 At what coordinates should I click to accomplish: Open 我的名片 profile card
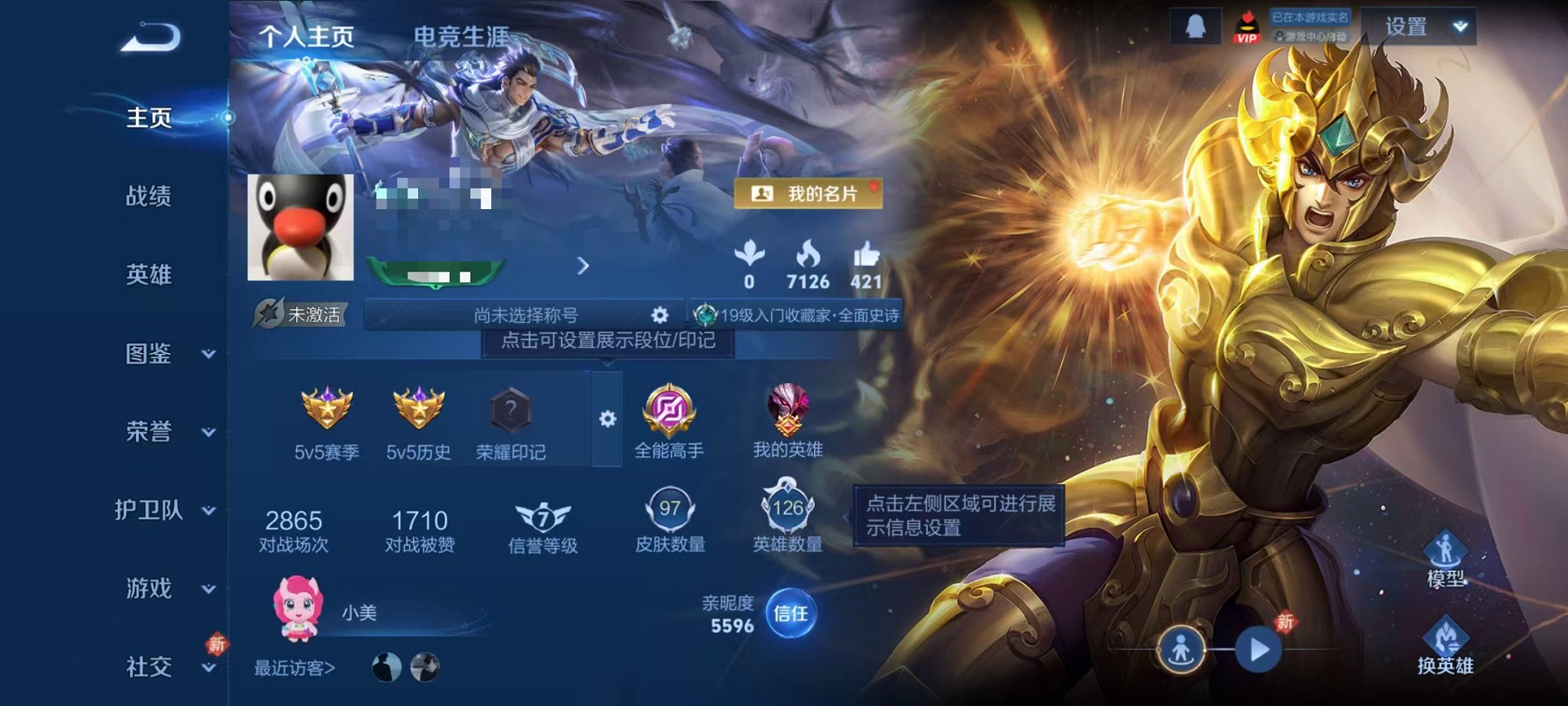[x=807, y=195]
